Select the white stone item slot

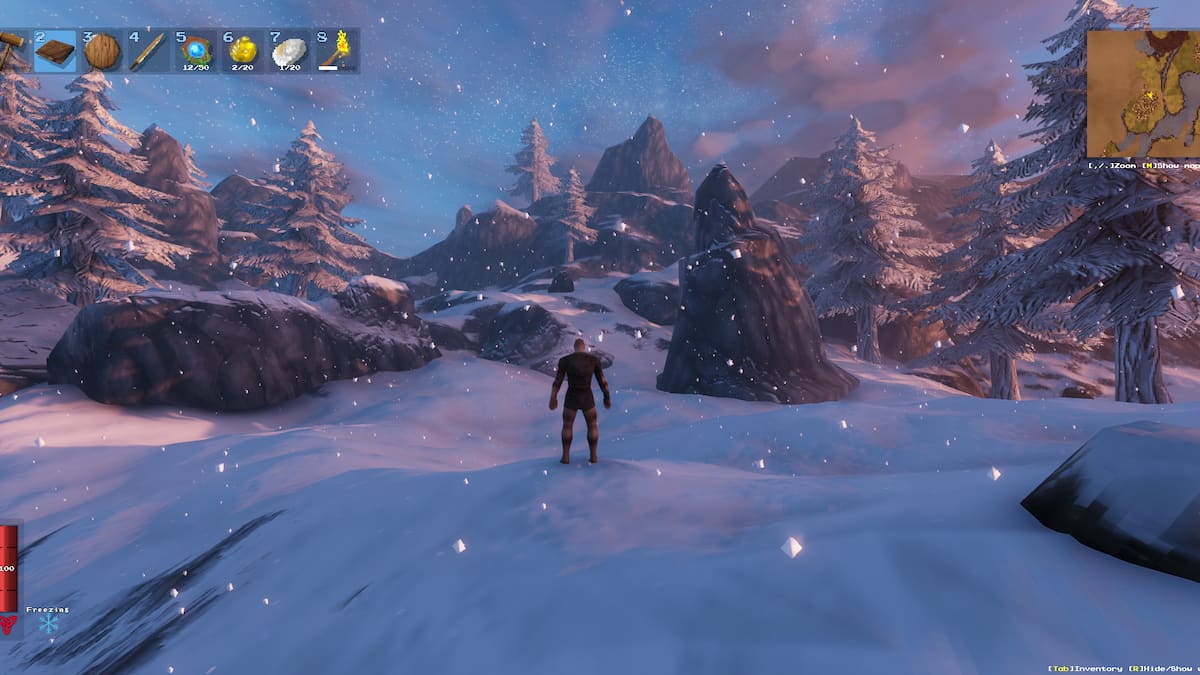(289, 51)
